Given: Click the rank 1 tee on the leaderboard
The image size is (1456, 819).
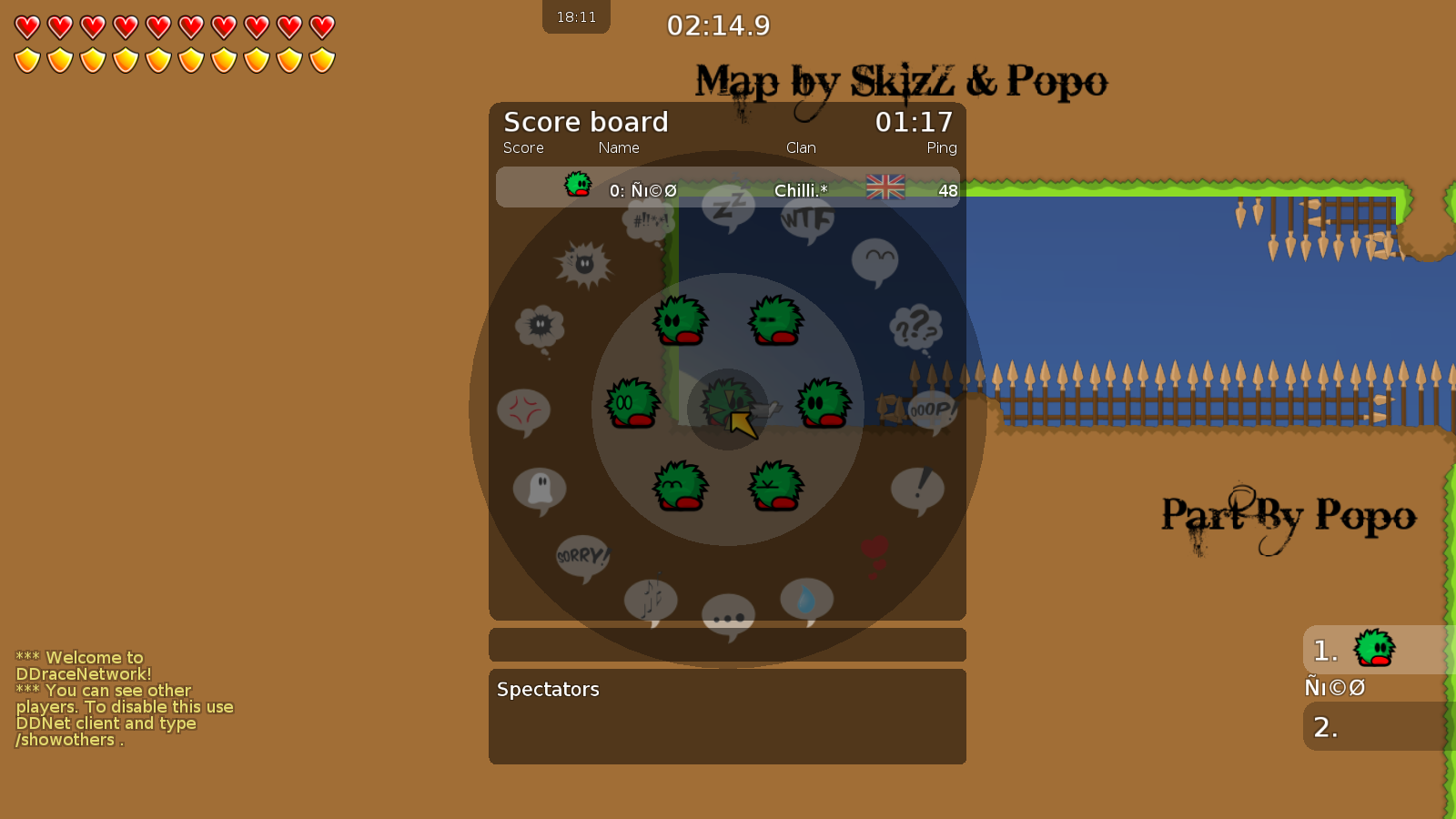Looking at the screenshot, I should [x=1374, y=649].
